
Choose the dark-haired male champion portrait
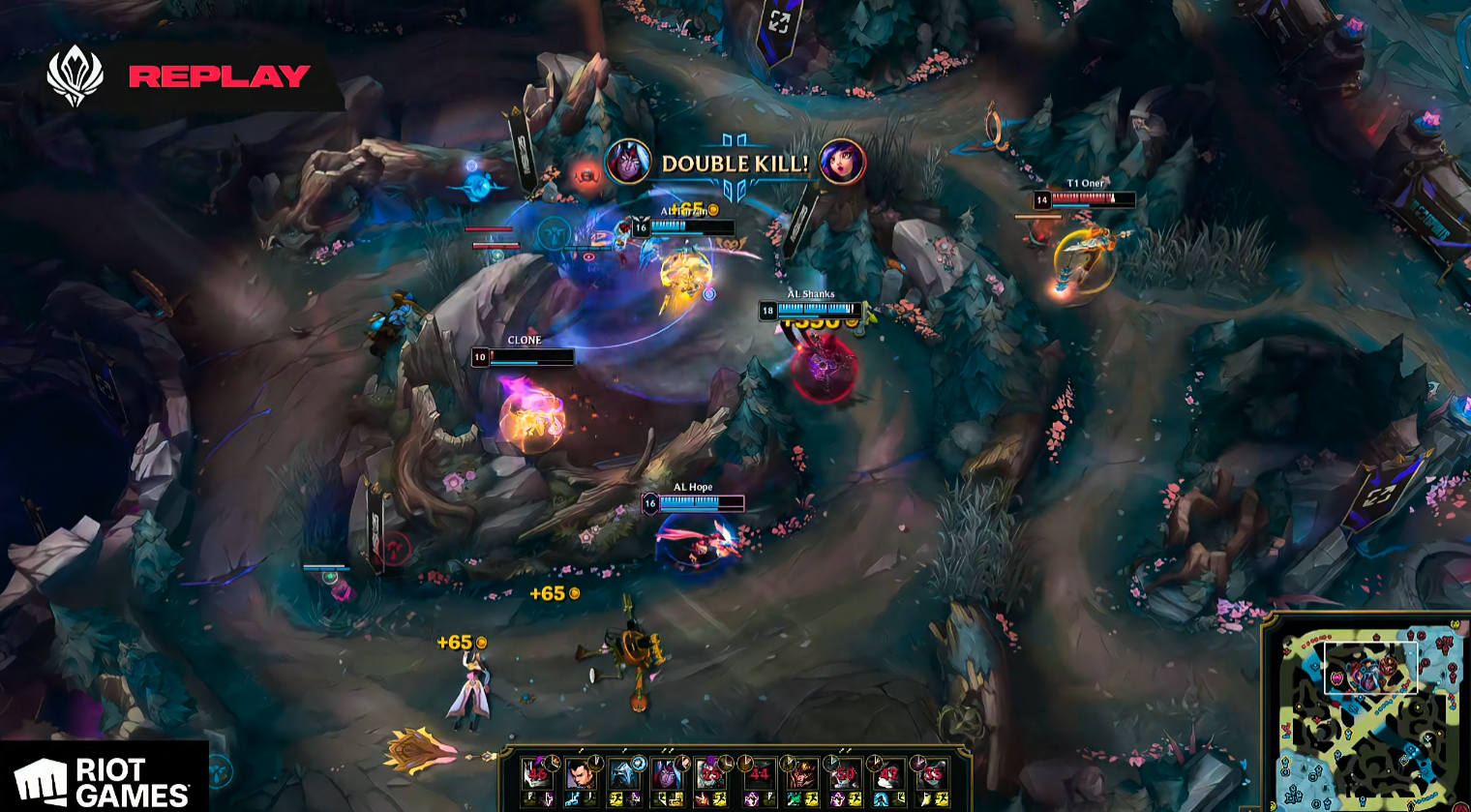tap(580, 773)
